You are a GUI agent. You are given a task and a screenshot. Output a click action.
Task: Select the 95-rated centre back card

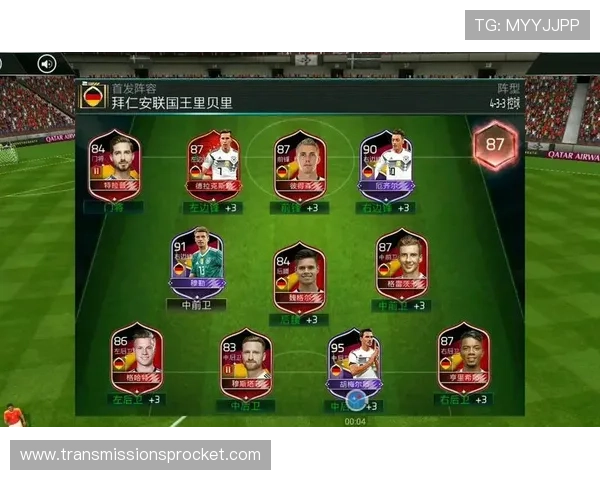coord(355,362)
